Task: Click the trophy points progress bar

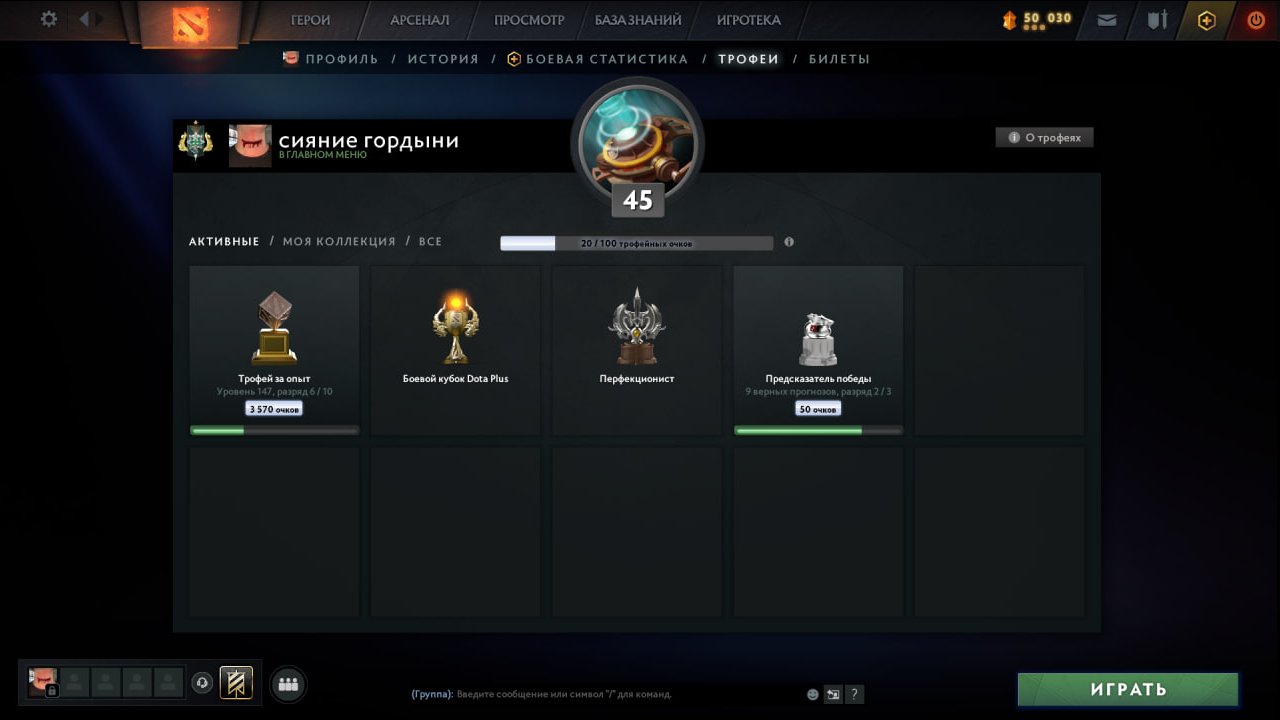Action: click(637, 242)
